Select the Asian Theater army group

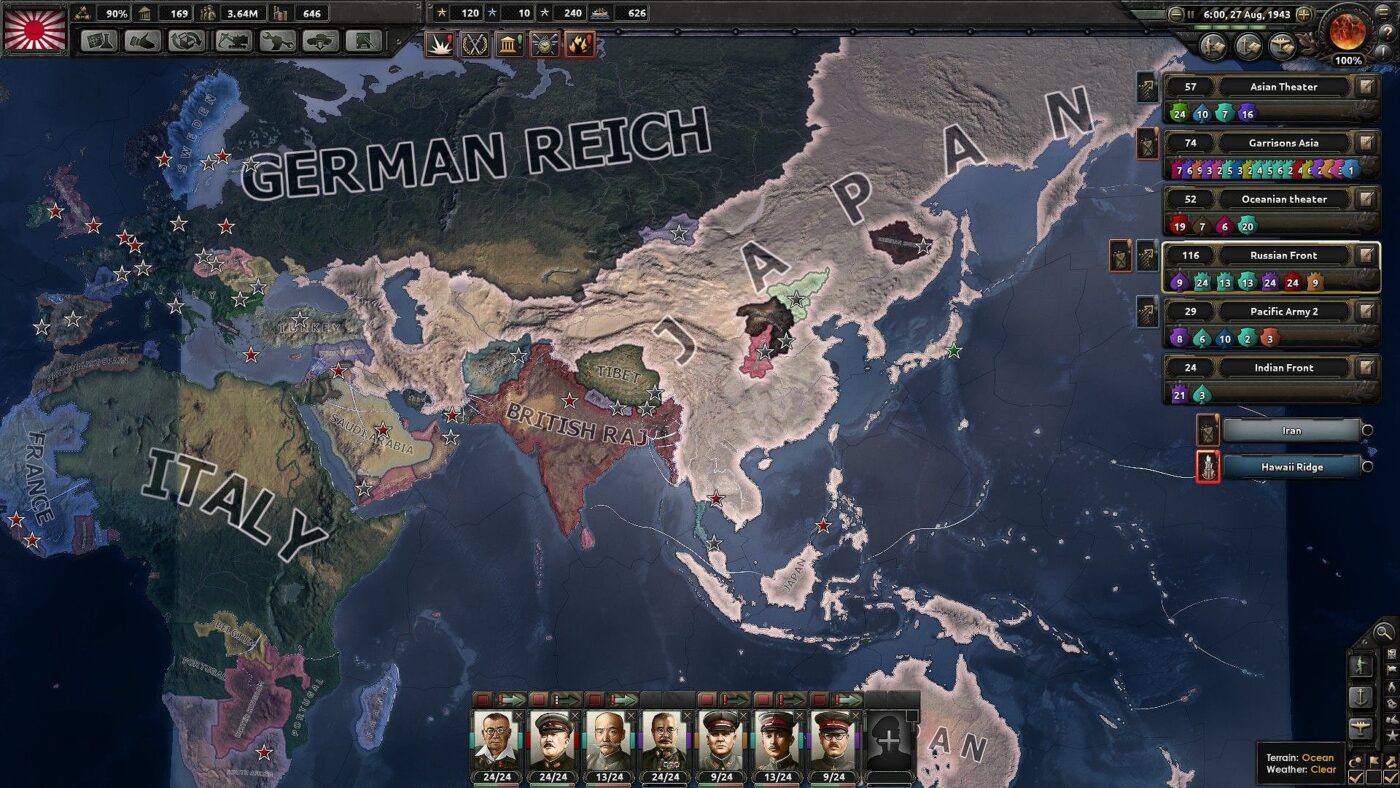pyautogui.click(x=1283, y=87)
